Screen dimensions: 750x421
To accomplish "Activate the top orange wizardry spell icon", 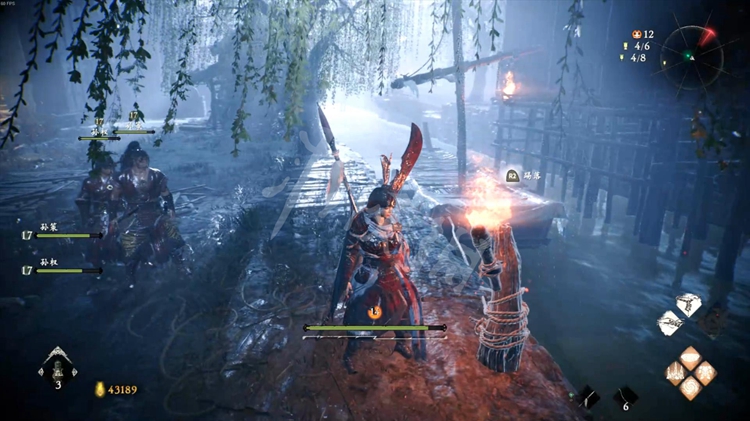I will coord(690,356).
